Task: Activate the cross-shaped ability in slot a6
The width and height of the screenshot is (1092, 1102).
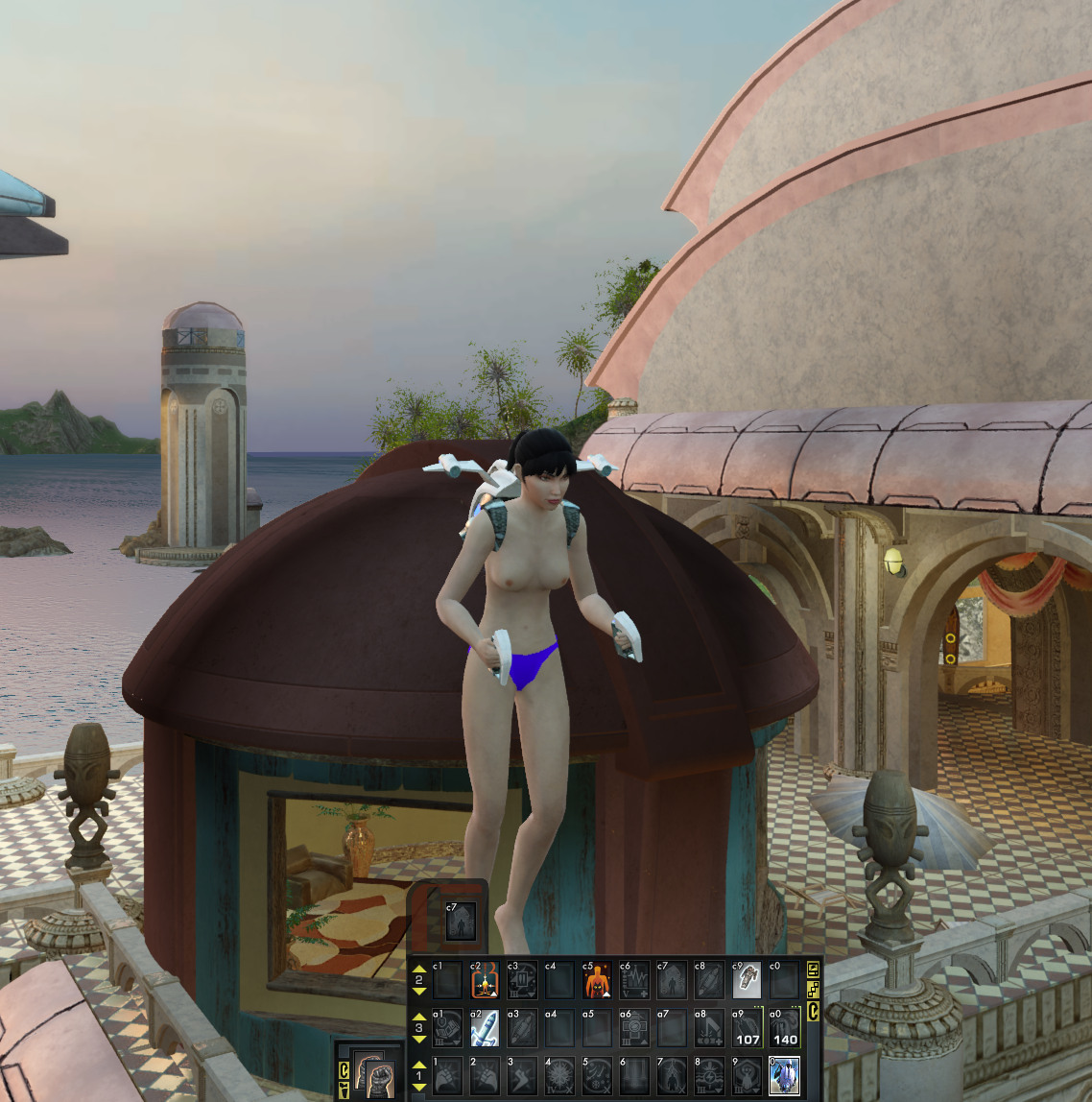Action: click(634, 1028)
